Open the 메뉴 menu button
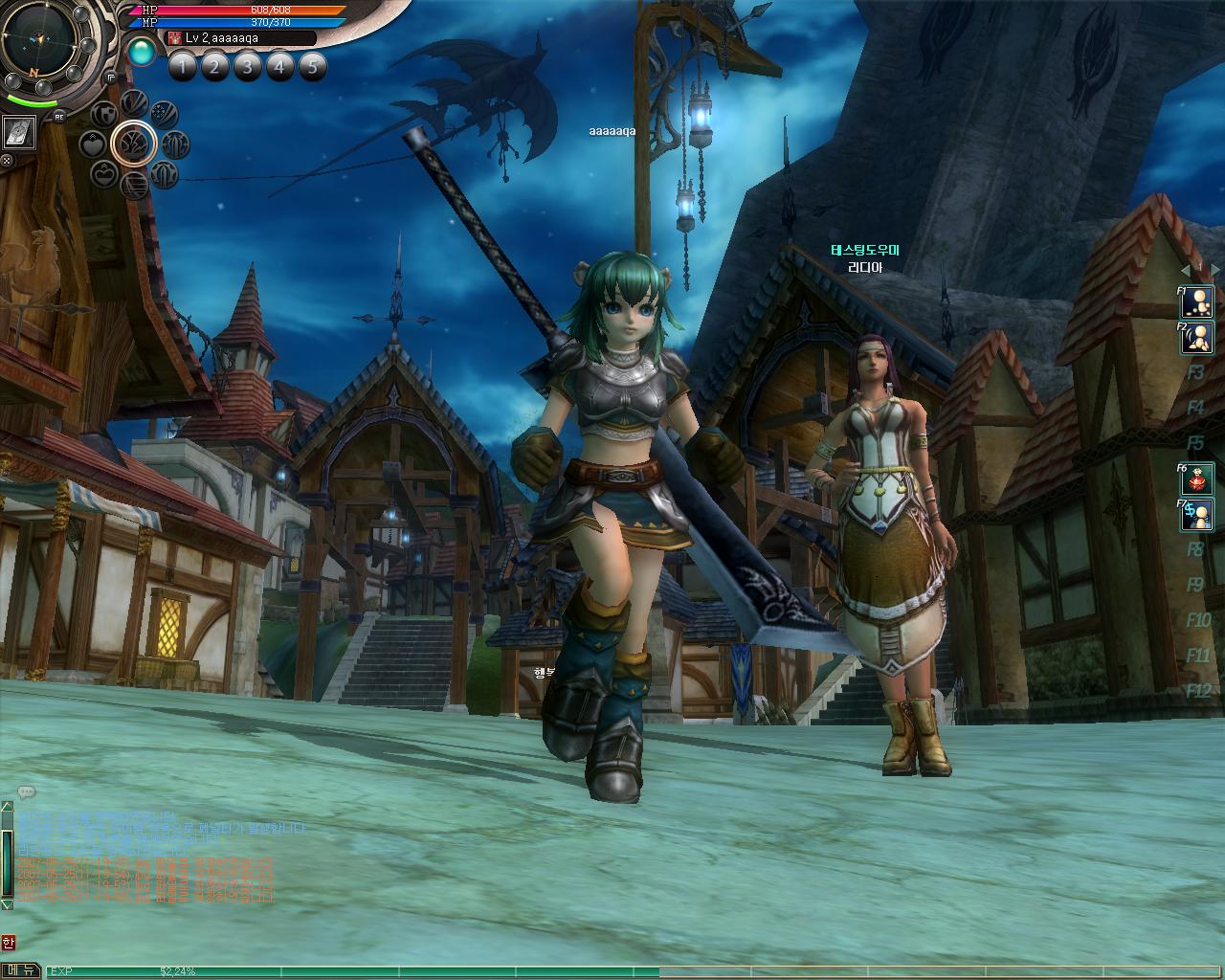Screen dimensions: 1225x980 point(19,970)
